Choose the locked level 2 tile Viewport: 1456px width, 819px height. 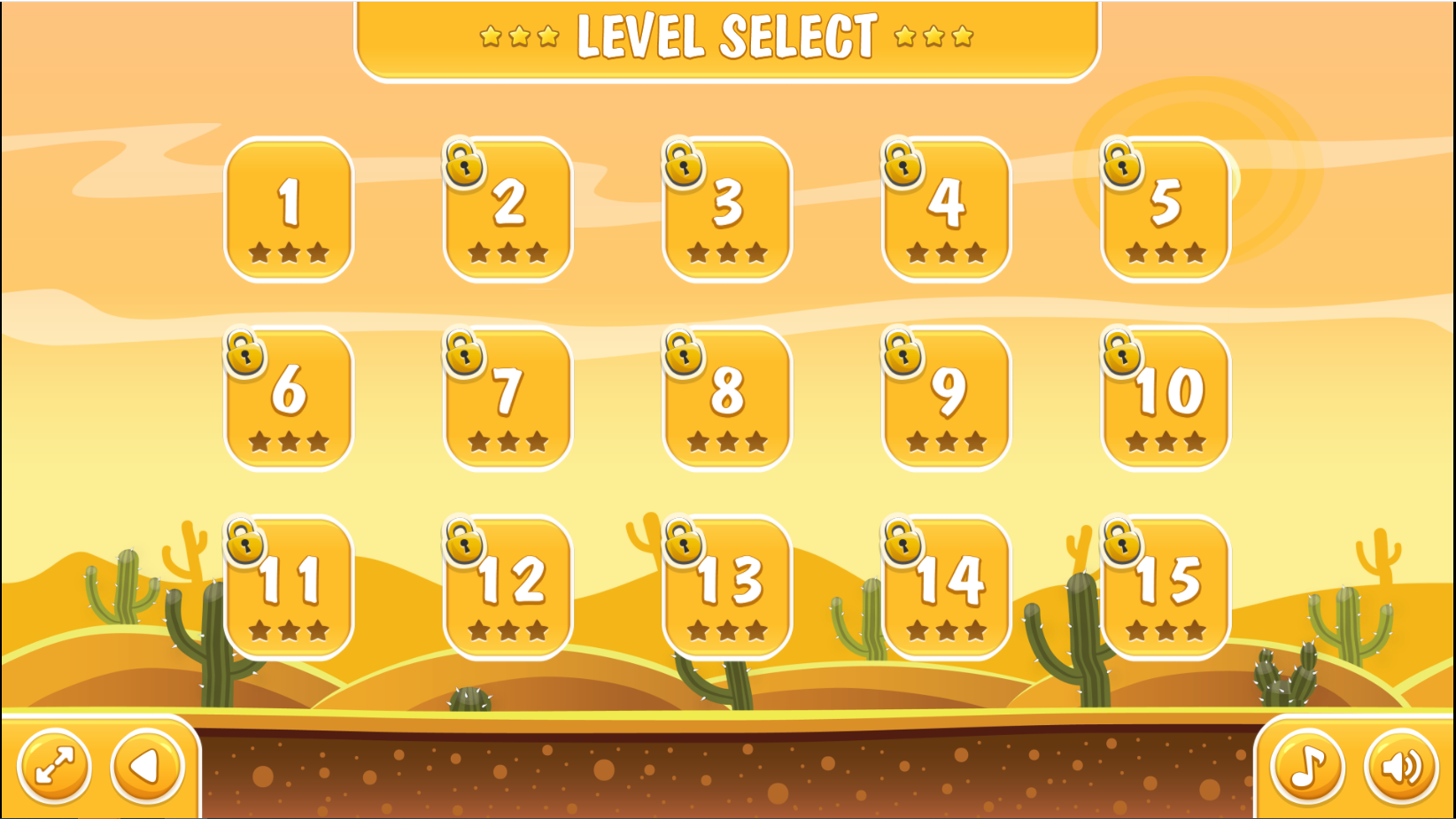pyautogui.click(x=508, y=210)
